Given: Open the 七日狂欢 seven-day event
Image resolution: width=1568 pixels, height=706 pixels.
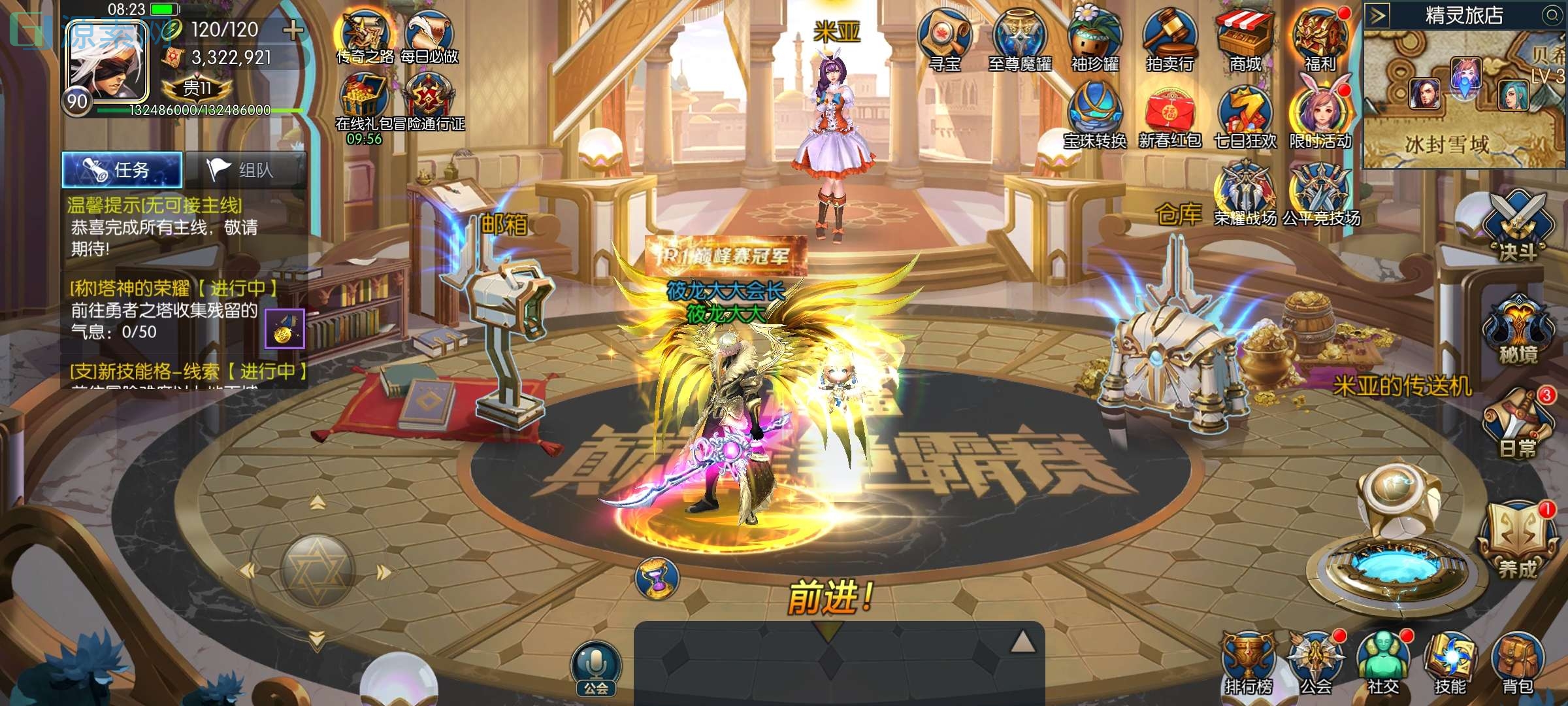Looking at the screenshot, I should coord(1245,116).
